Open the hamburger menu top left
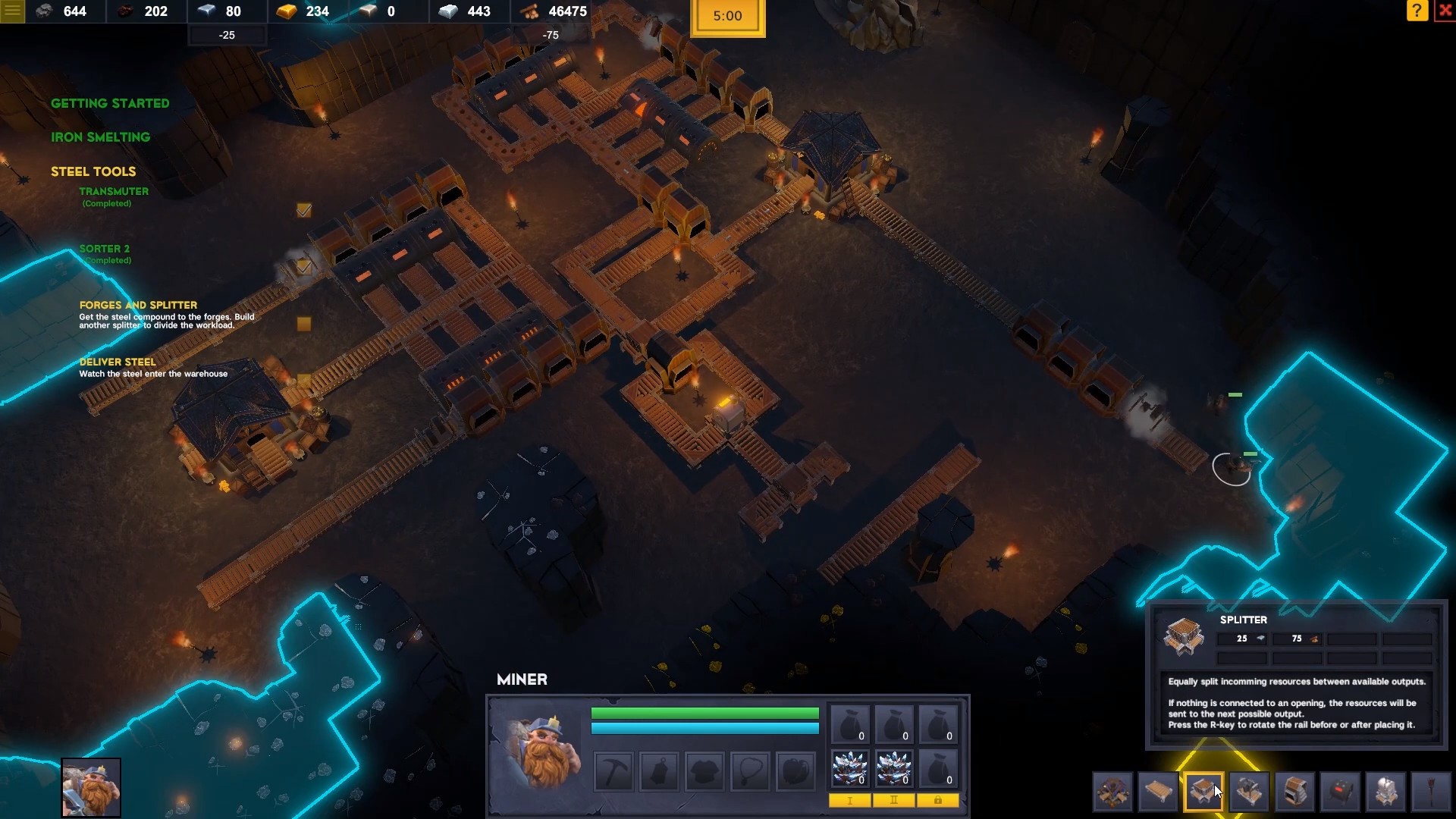 click(x=11, y=11)
